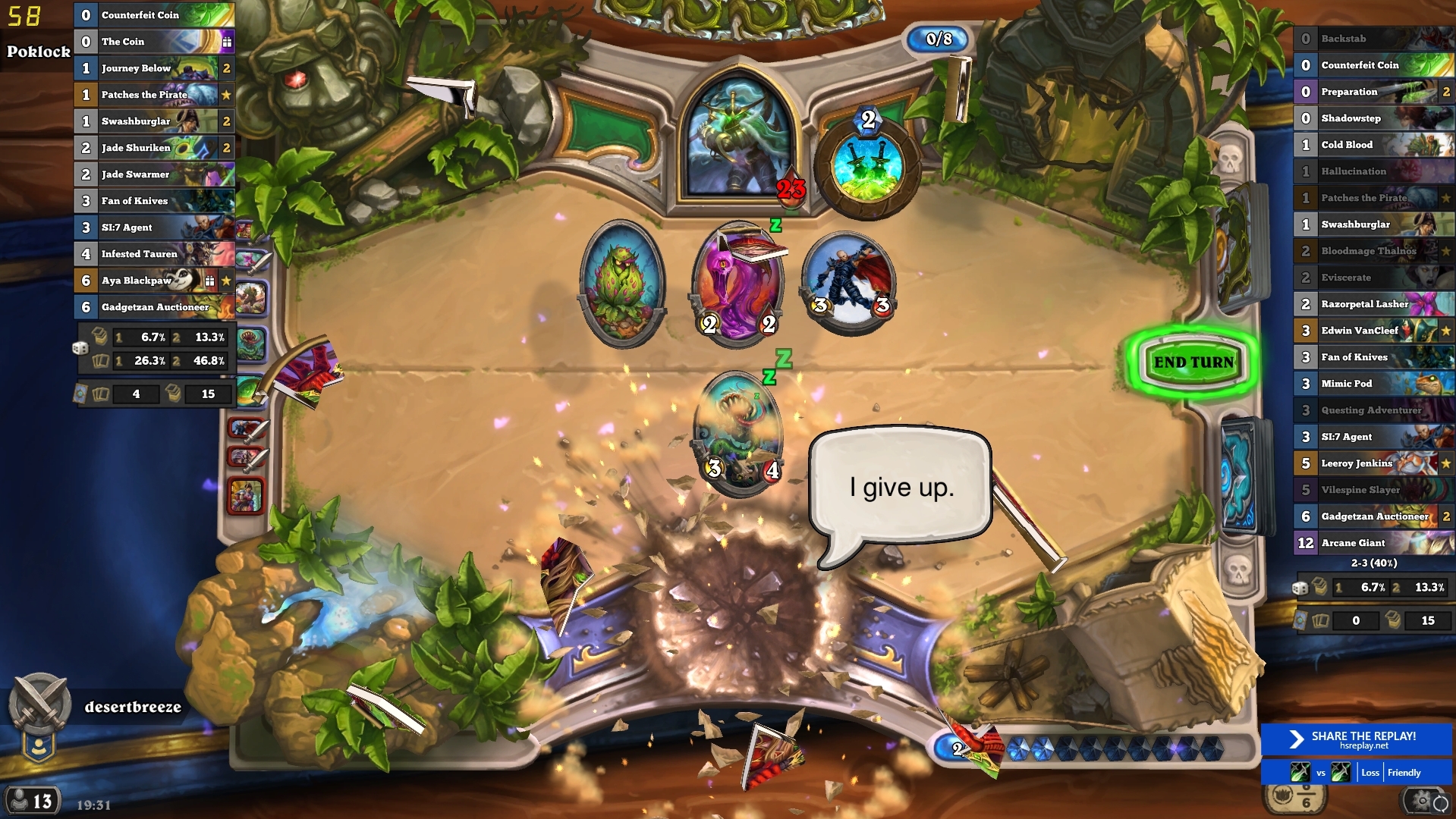Select the enemy green plant pod minion
1456x819 pixels.
click(621, 282)
